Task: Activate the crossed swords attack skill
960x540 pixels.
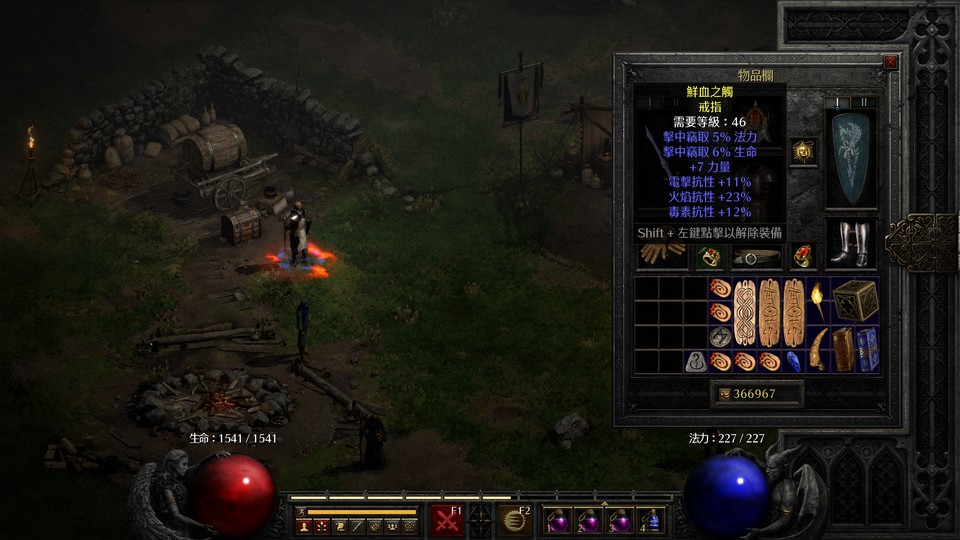Action: [x=446, y=521]
